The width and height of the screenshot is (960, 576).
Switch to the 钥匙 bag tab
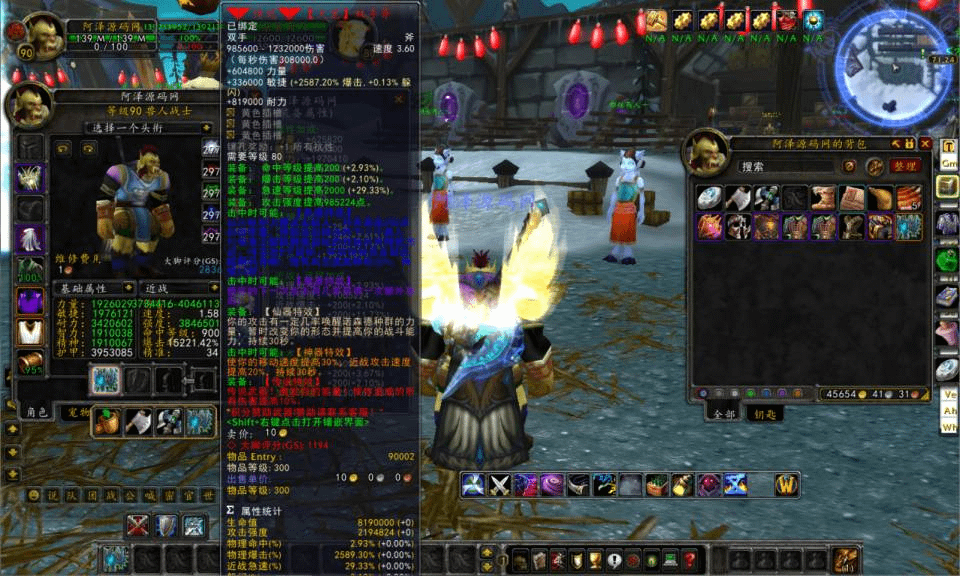(x=764, y=413)
